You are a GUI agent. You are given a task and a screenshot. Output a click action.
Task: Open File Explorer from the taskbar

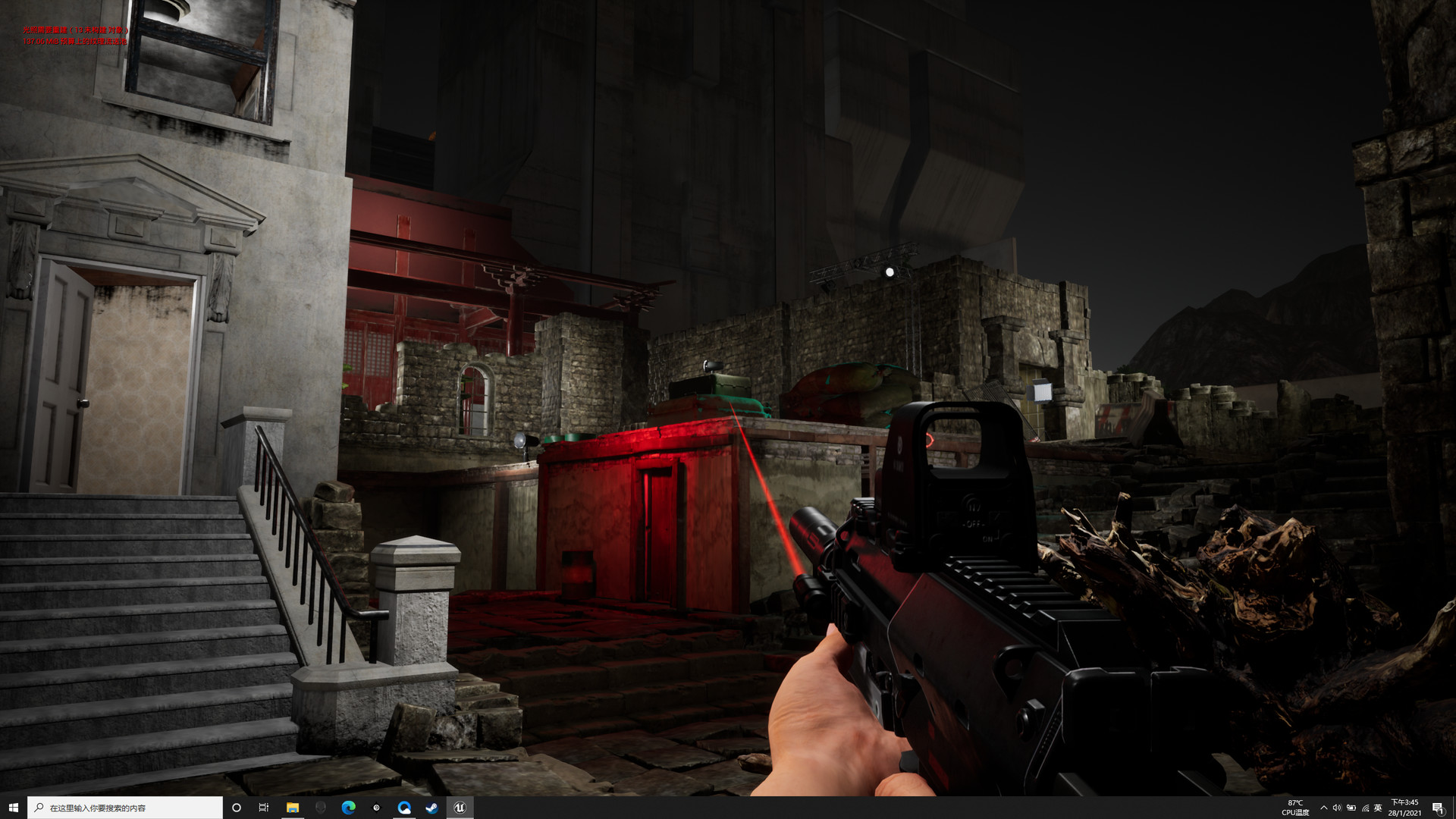pyautogui.click(x=292, y=808)
